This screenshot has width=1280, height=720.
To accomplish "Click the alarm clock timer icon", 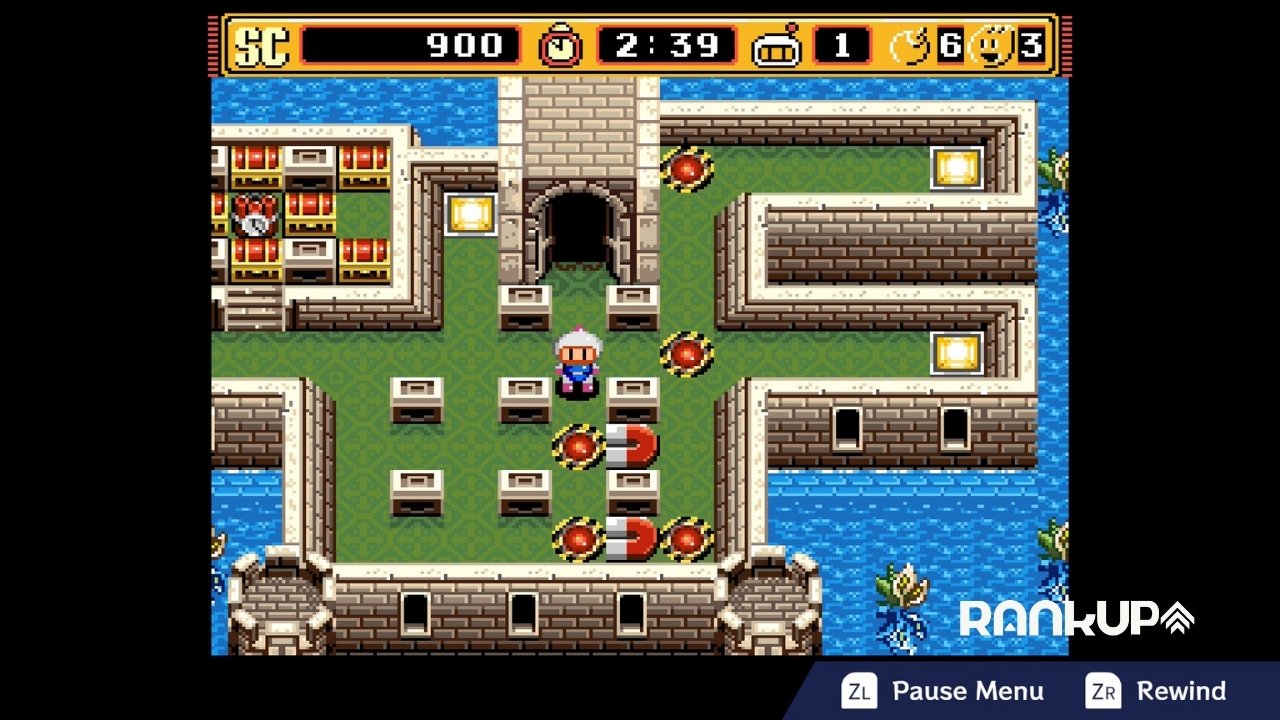I will (x=558, y=45).
